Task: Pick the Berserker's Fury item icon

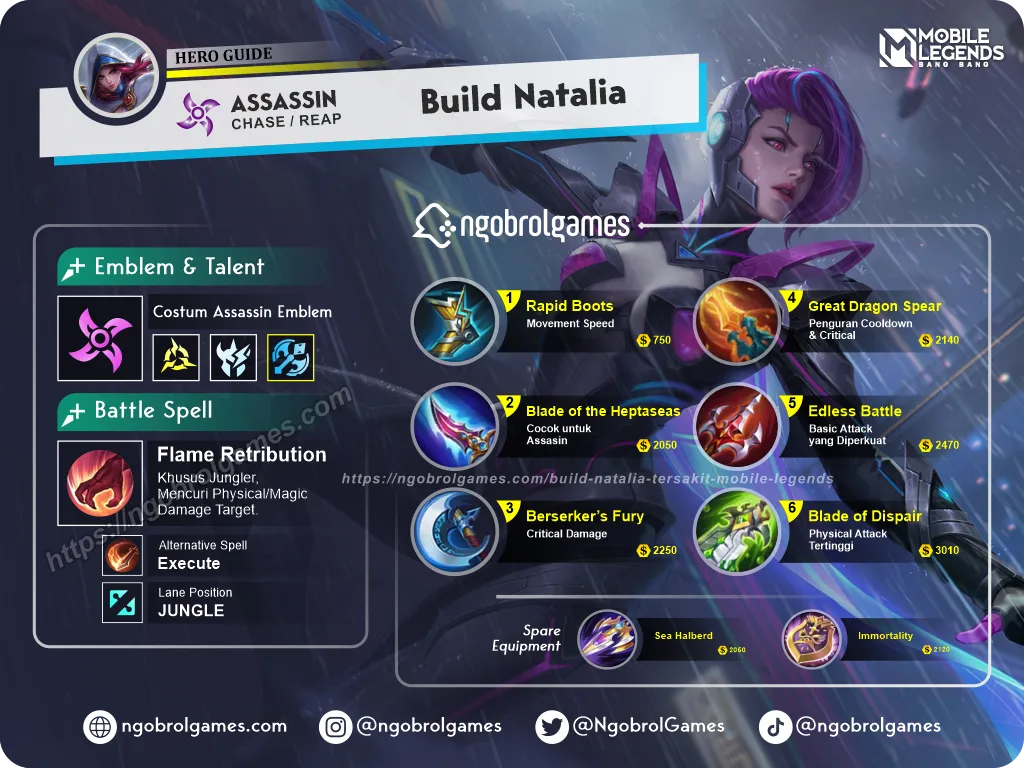Action: [x=454, y=530]
